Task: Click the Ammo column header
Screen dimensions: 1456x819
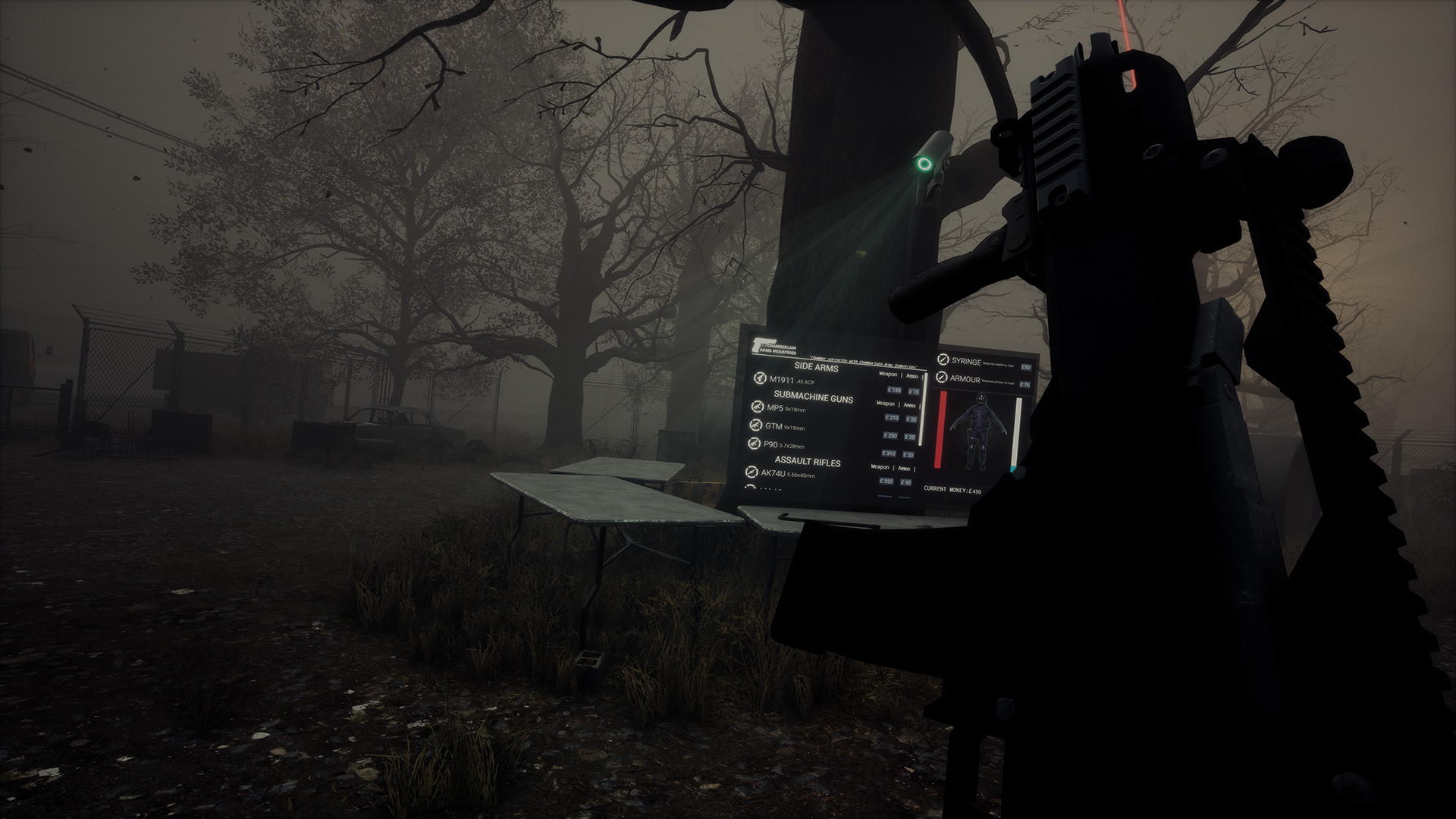Action: (911, 376)
